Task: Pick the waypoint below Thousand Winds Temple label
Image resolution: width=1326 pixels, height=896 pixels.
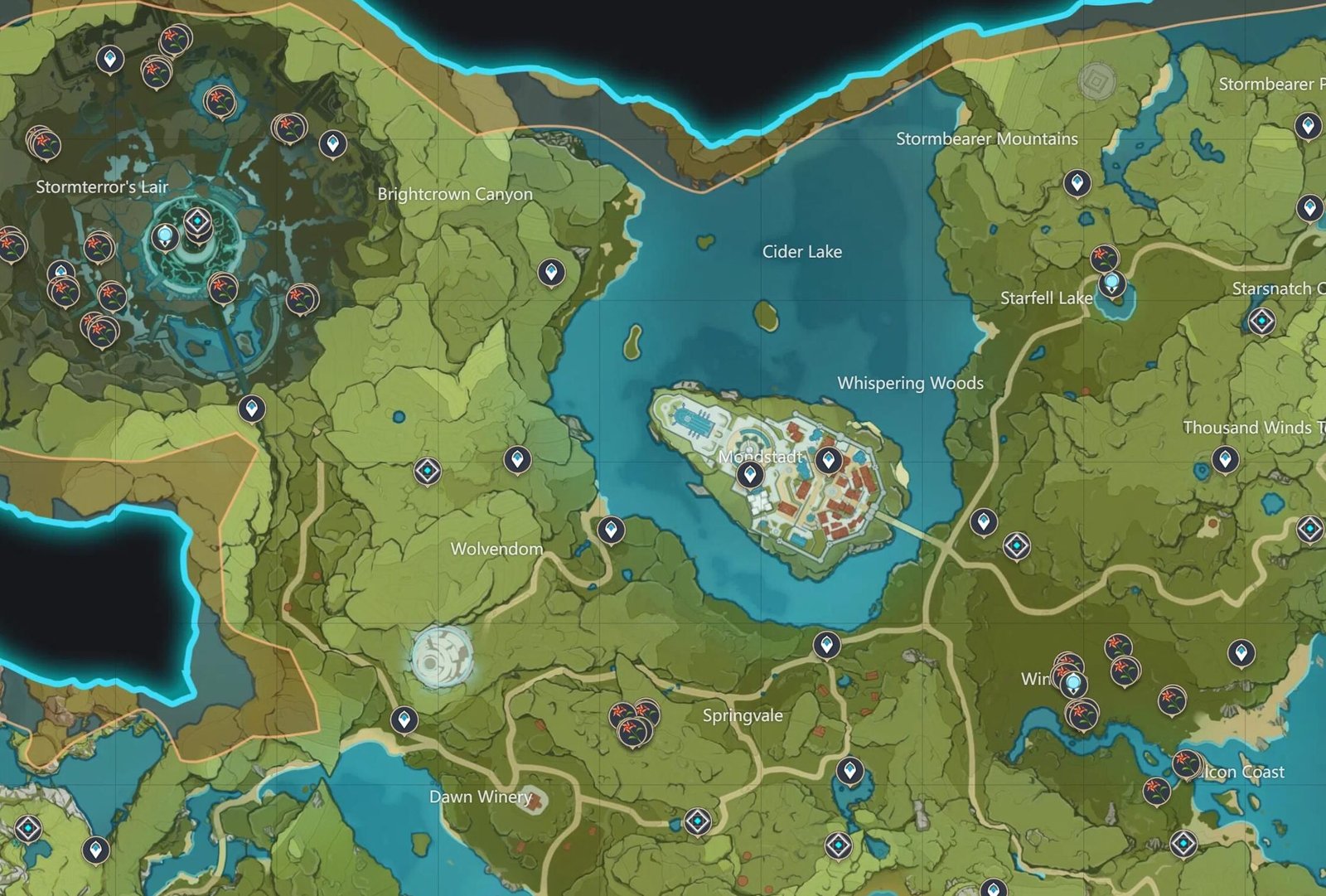Action: [x=1225, y=458]
